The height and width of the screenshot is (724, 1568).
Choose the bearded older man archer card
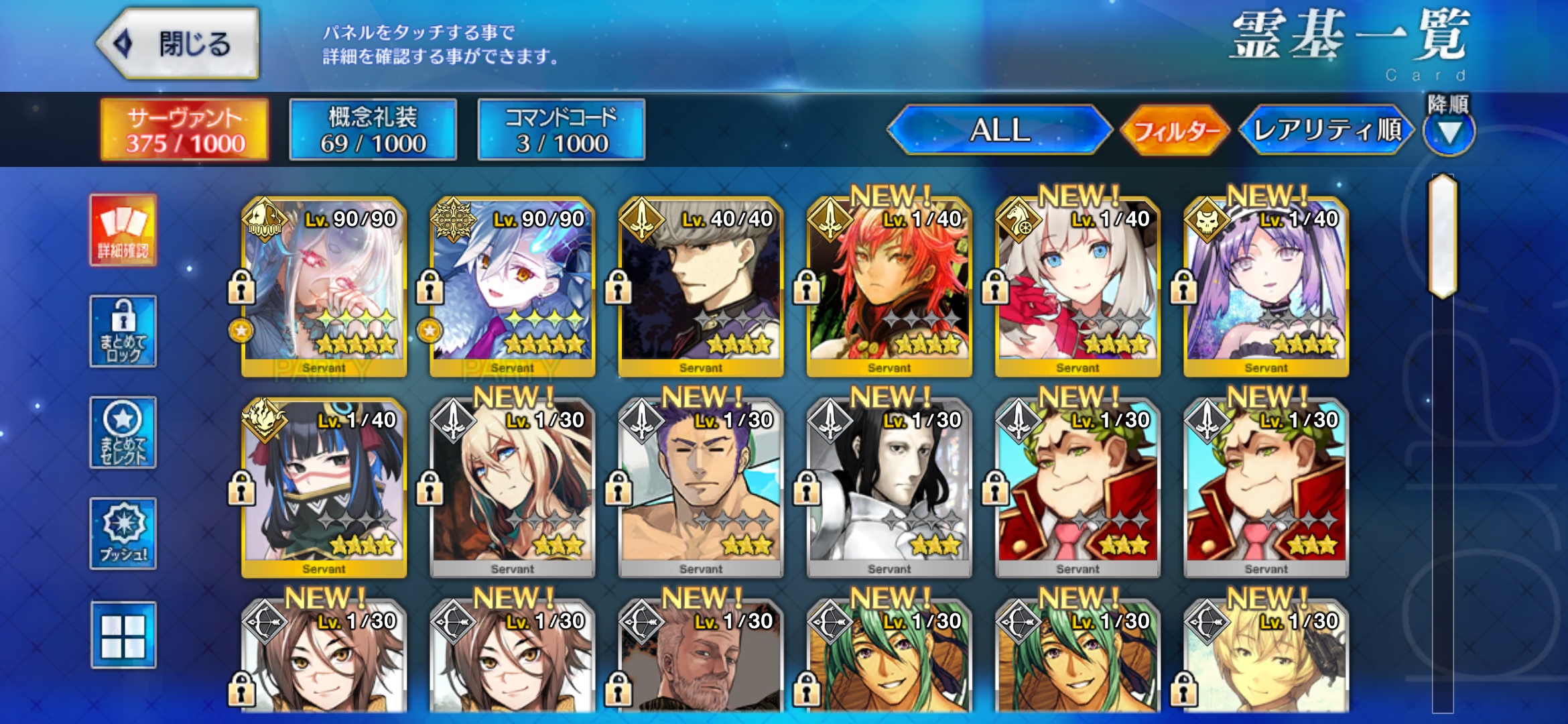[x=701, y=660]
